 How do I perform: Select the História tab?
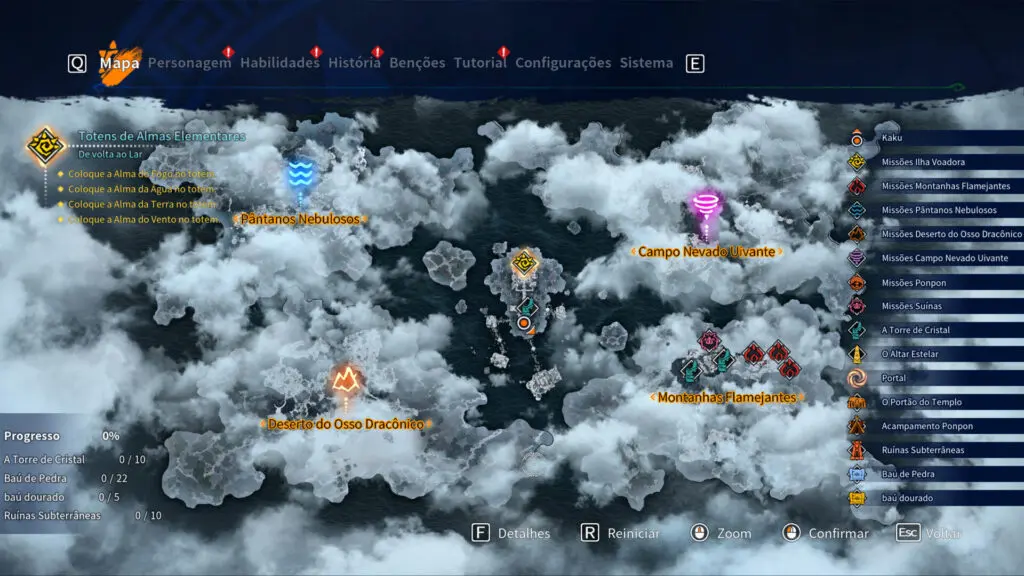pyautogui.click(x=353, y=63)
